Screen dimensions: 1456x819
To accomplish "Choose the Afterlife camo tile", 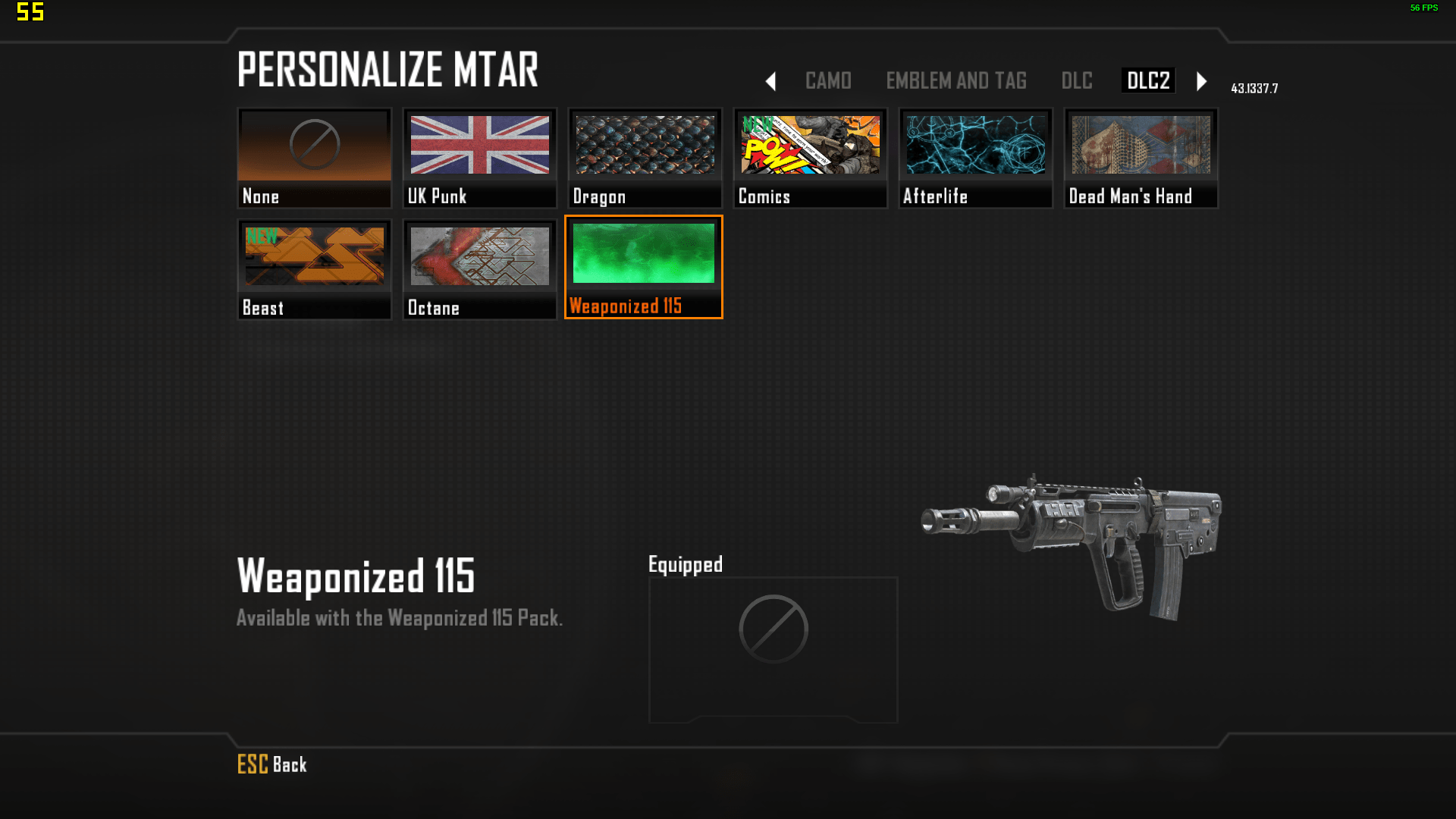I will pos(975,158).
